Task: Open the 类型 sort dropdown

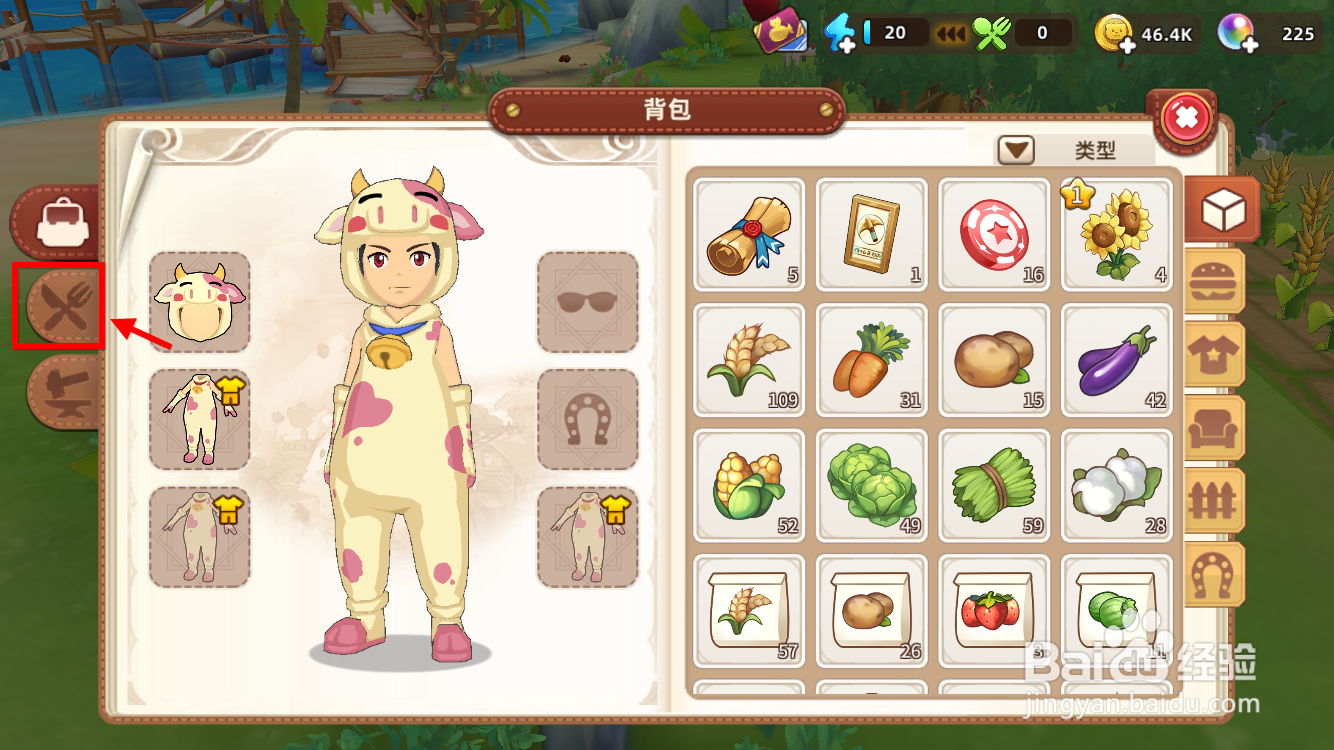Action: [x=1017, y=151]
